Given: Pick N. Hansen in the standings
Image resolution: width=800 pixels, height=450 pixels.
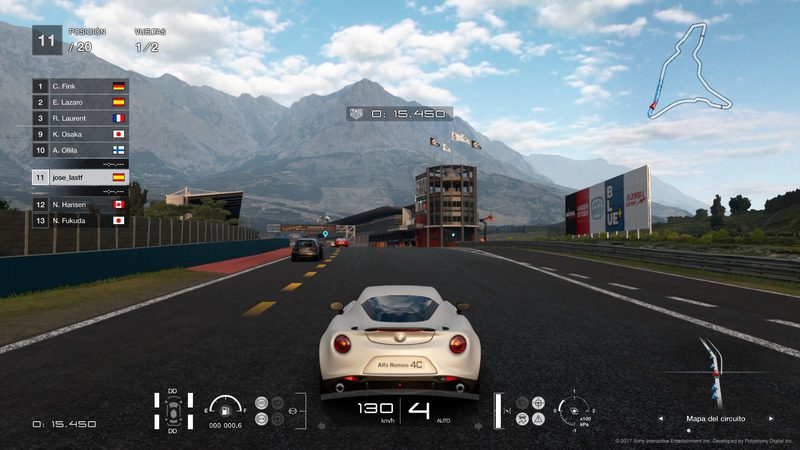Looking at the screenshot, I should coord(80,204).
